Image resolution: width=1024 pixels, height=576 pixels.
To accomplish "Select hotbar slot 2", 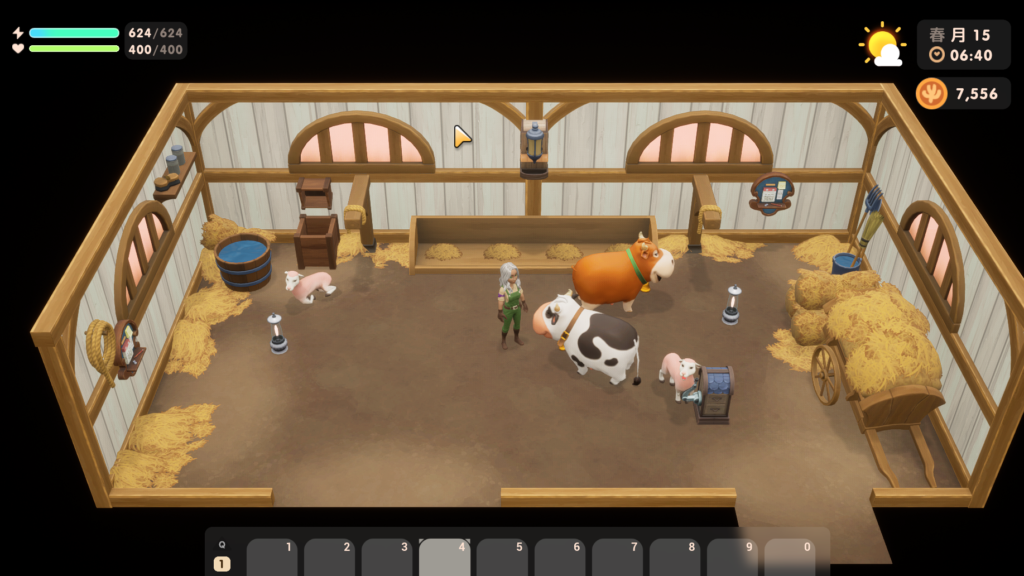I will click(x=330, y=558).
